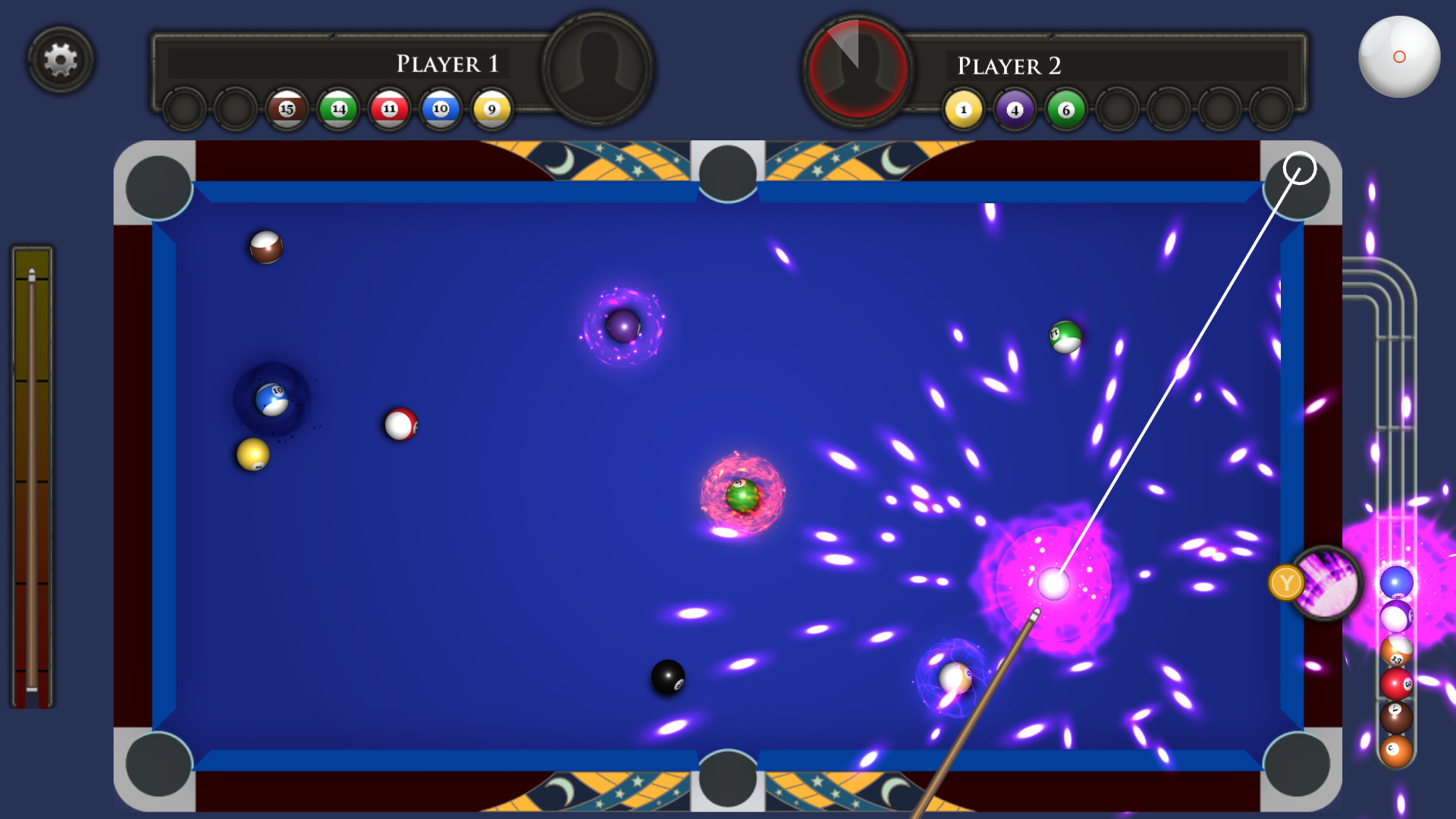Click Player 2's red turn timer avatar
This screenshot has height=819, width=1456.
856,67
